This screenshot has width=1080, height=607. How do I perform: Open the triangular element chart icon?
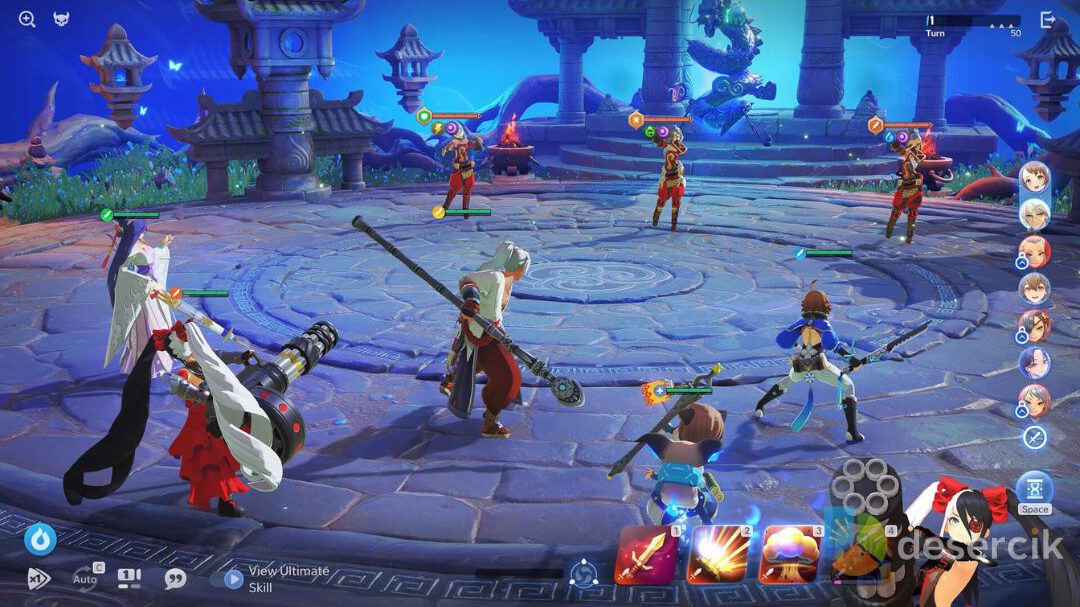583,573
